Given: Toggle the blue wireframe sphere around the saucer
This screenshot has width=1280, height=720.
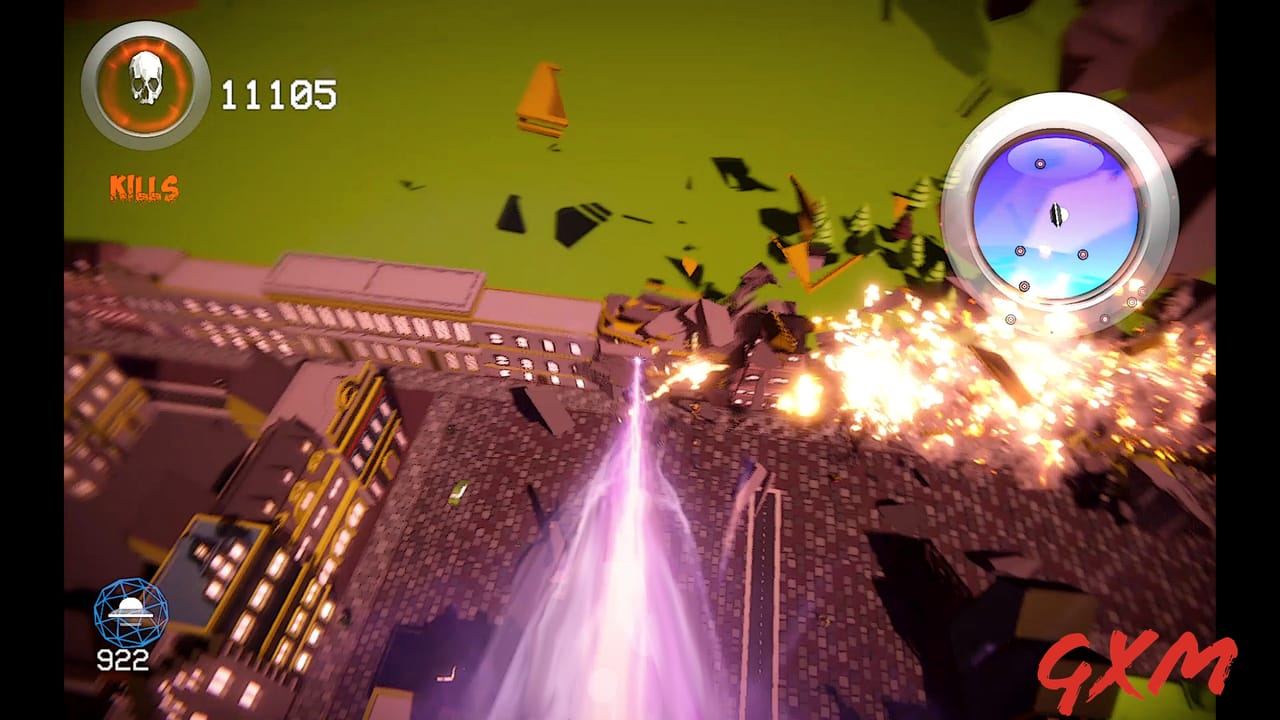Looking at the screenshot, I should 130,612.
